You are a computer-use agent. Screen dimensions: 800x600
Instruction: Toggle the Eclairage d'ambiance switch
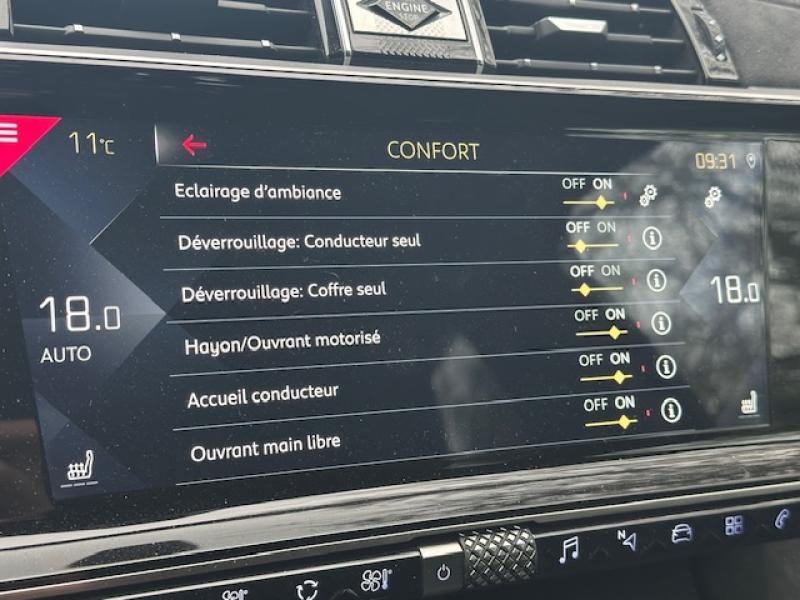coord(588,201)
